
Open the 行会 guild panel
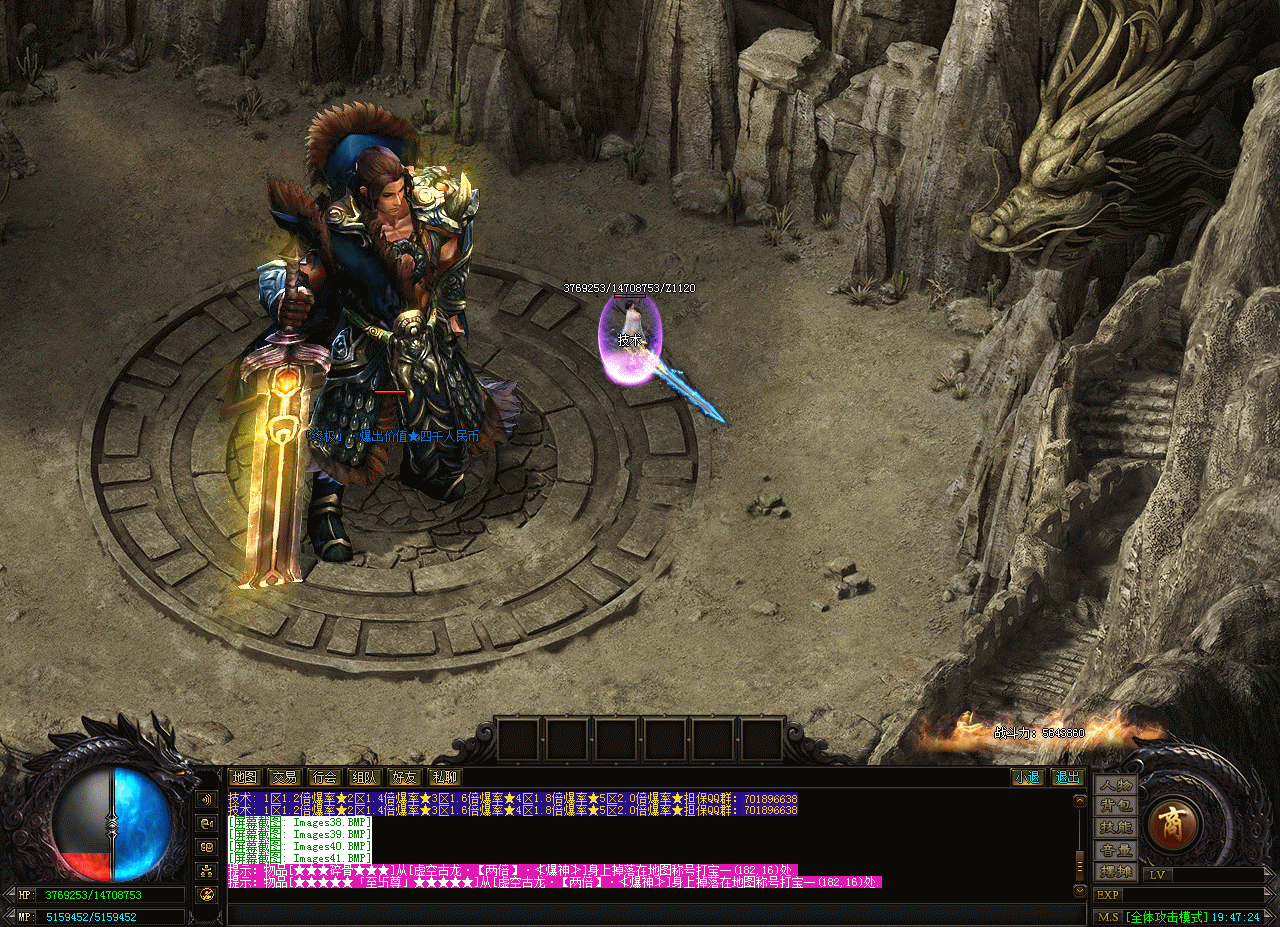coord(324,777)
